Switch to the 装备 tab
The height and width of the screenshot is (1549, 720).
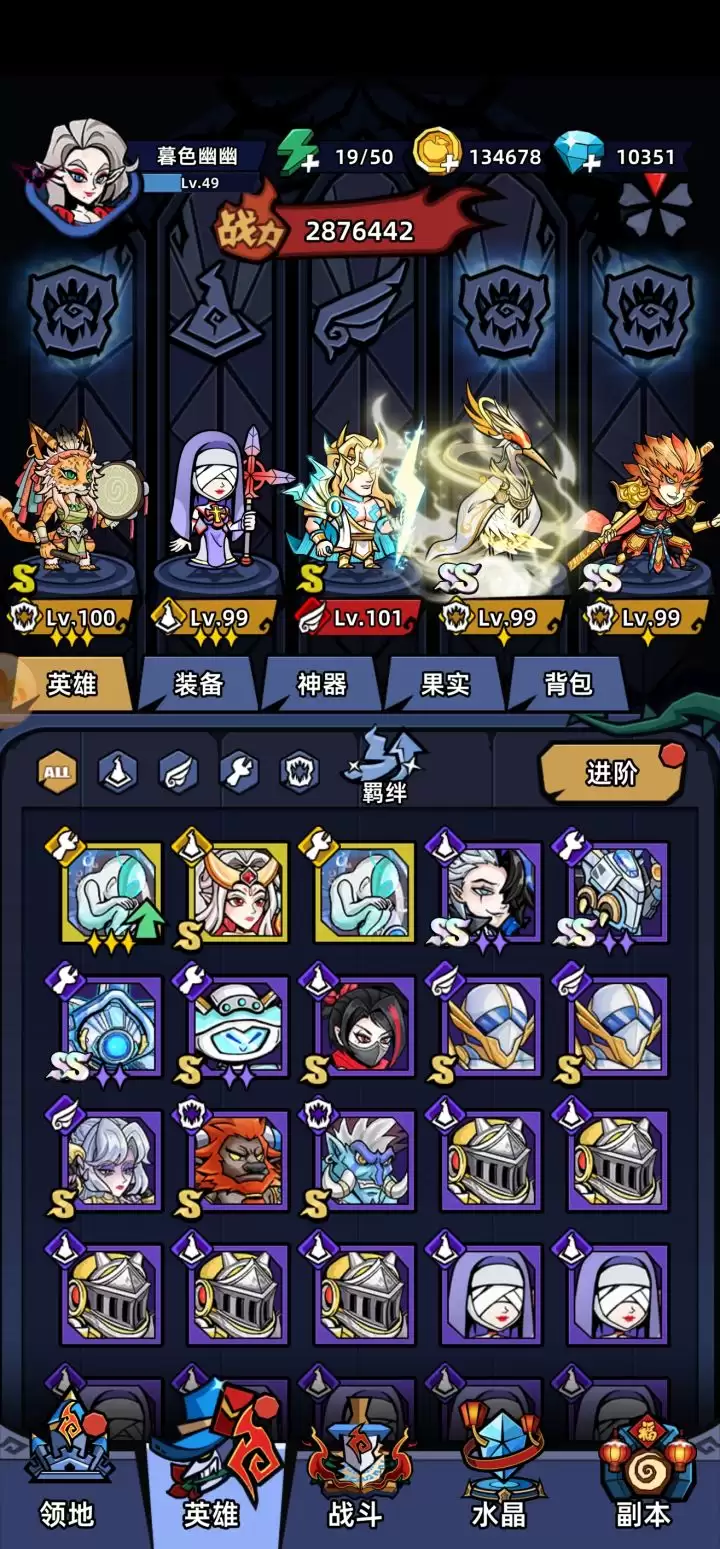[x=198, y=685]
